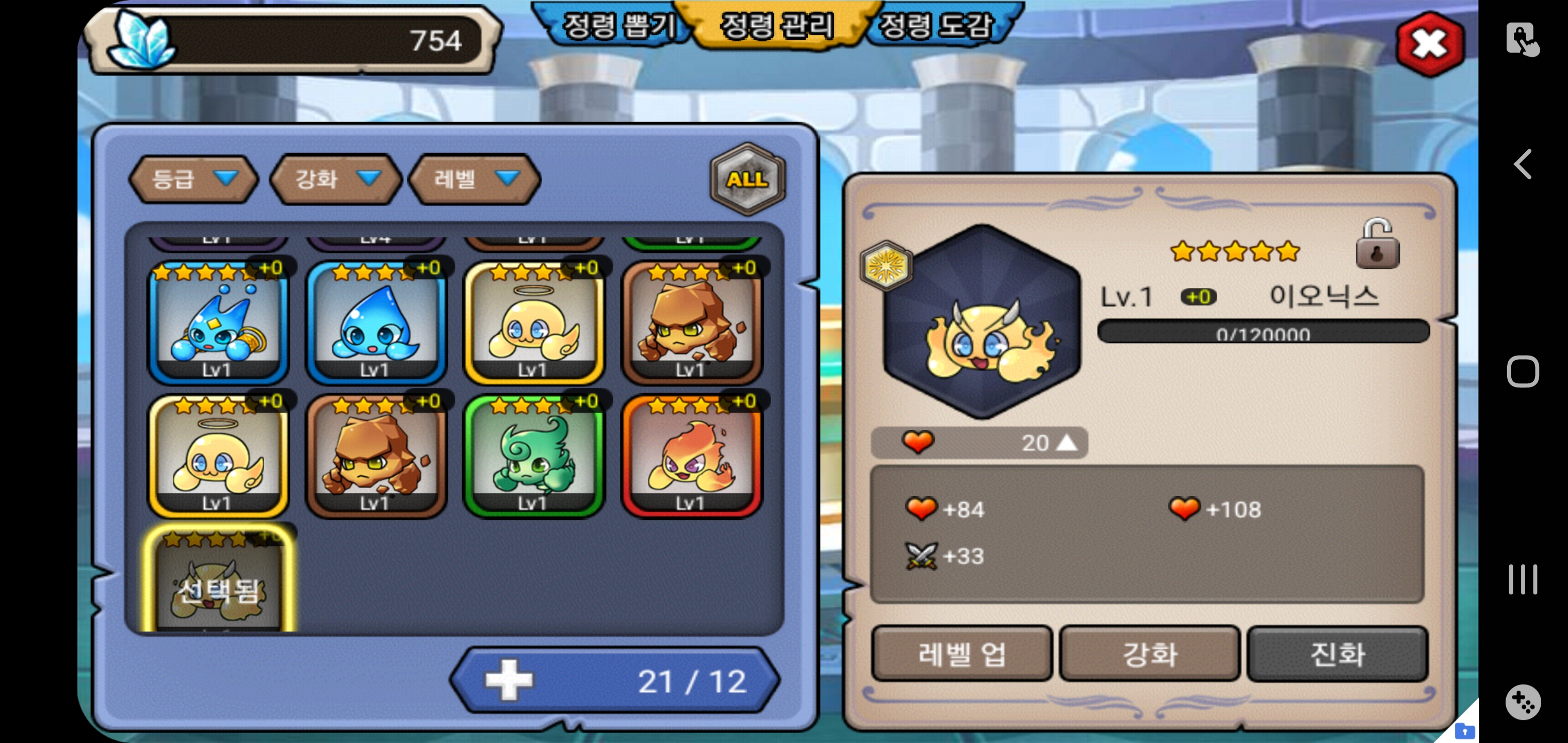Open the 강화 sort dropdown
This screenshot has height=743, width=1568.
pyautogui.click(x=336, y=179)
